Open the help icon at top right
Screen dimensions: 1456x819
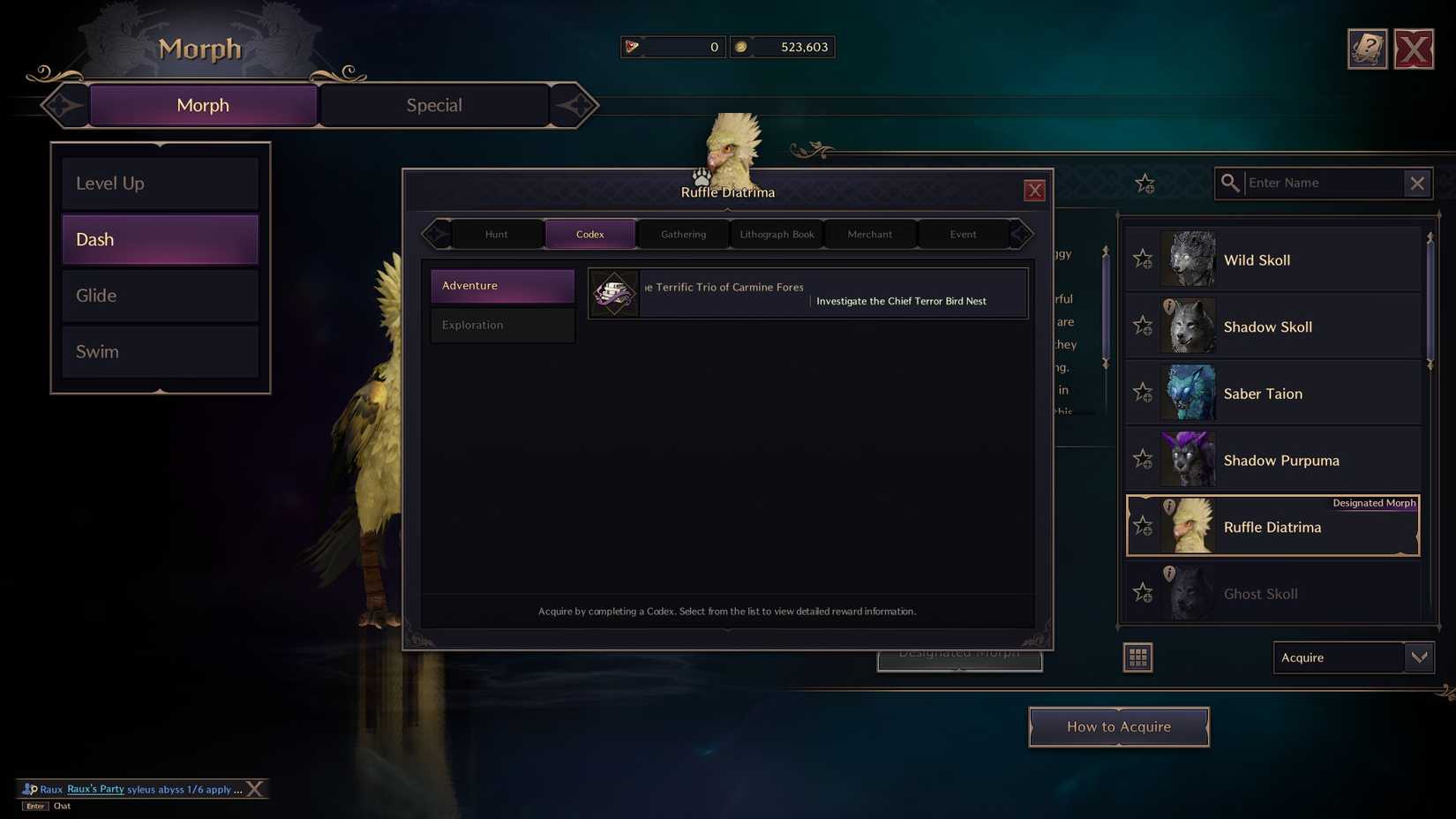1367,49
